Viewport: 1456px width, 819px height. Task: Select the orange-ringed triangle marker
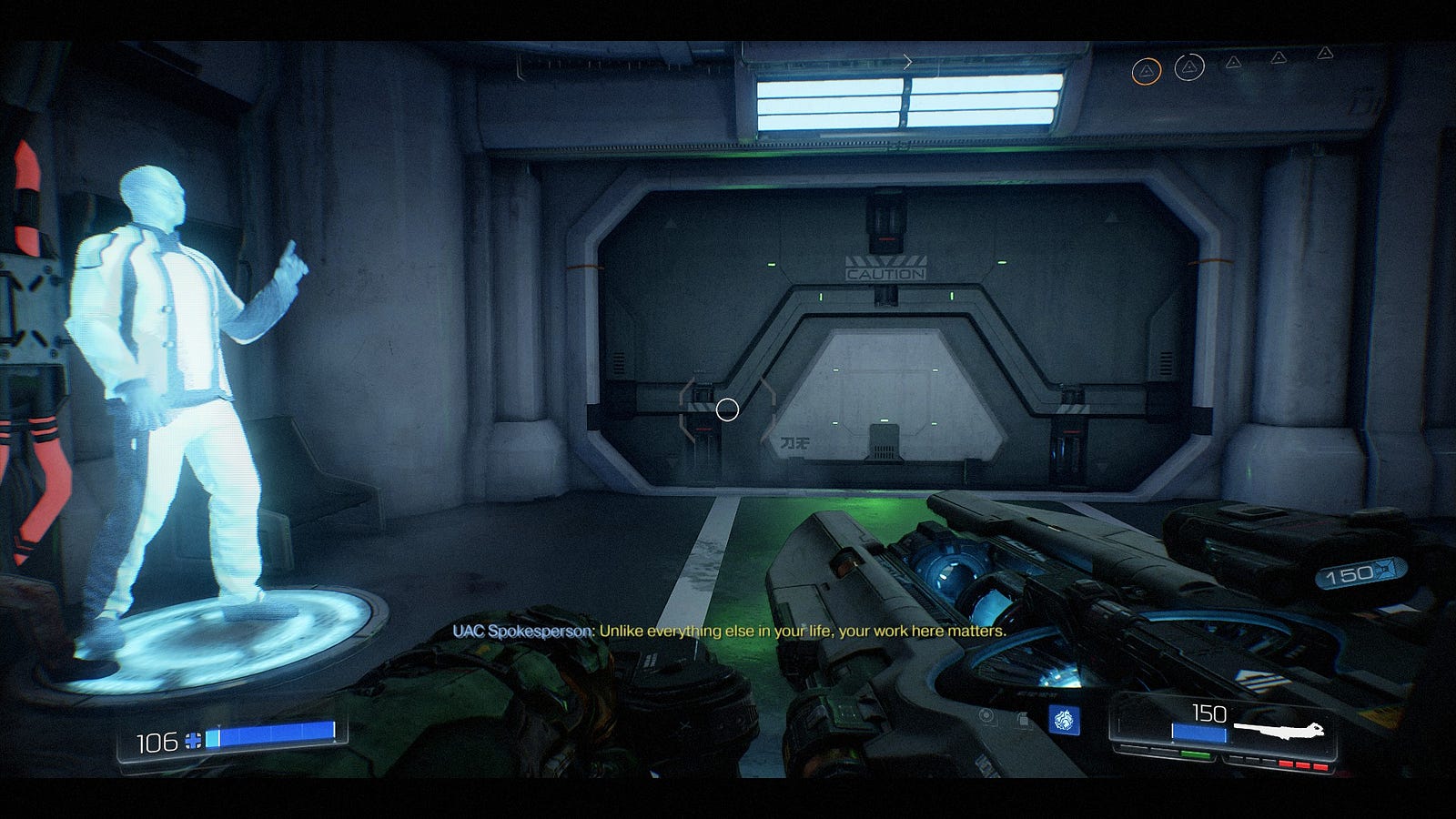coord(1146,70)
